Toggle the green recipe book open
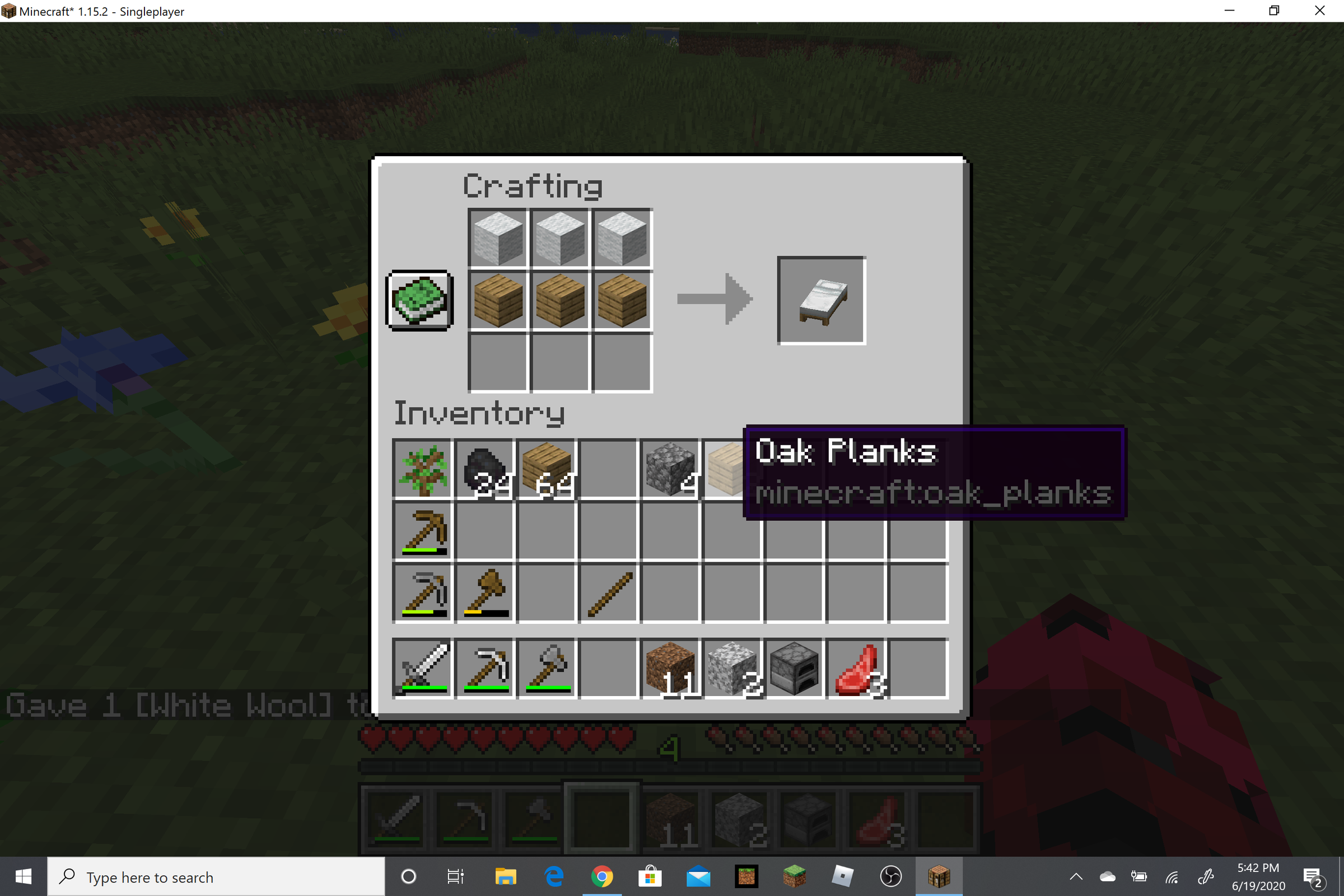1344x896 pixels. click(420, 301)
